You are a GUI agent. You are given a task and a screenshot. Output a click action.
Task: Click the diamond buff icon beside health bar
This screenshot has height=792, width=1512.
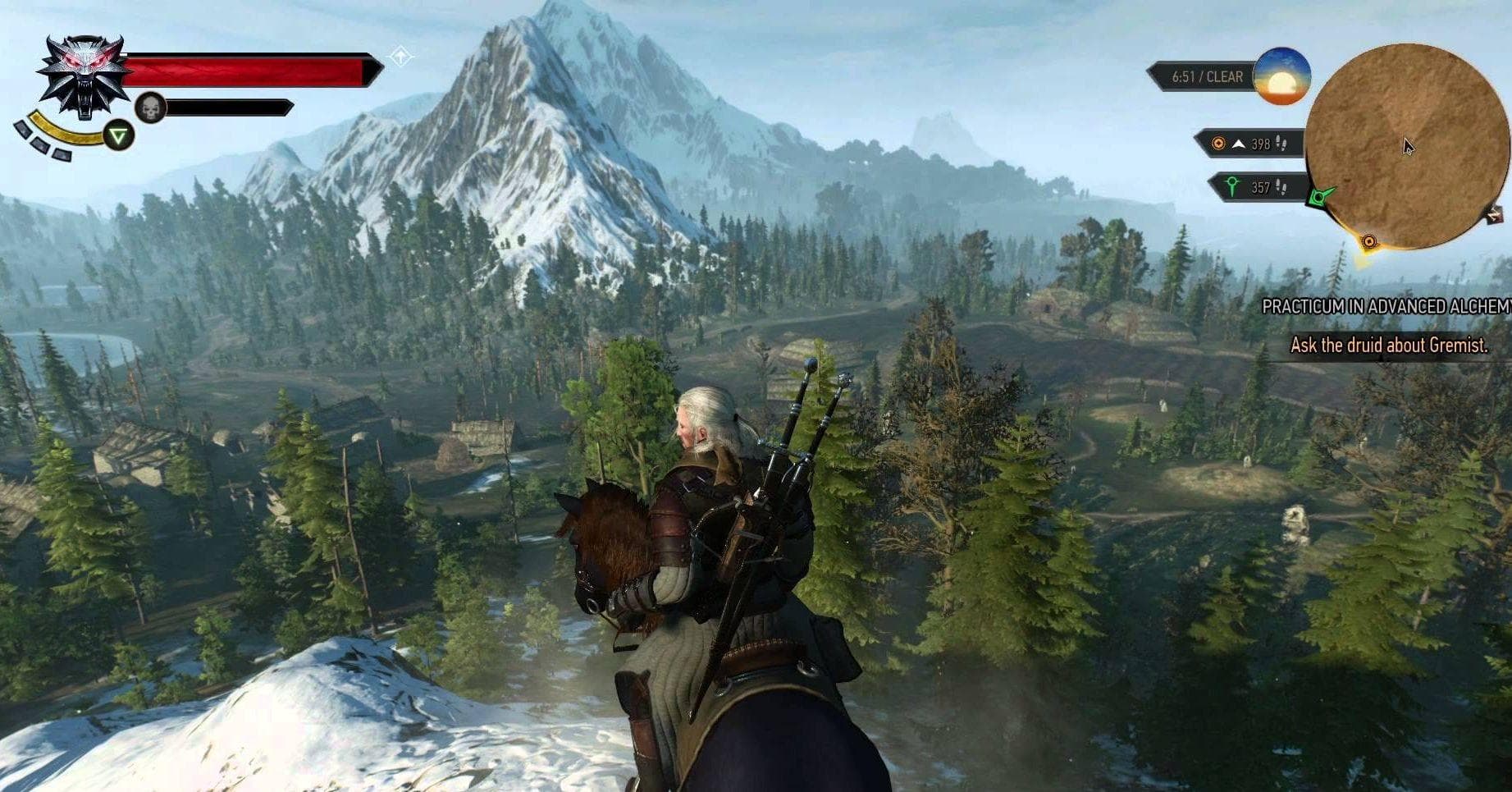pyautogui.click(x=400, y=57)
